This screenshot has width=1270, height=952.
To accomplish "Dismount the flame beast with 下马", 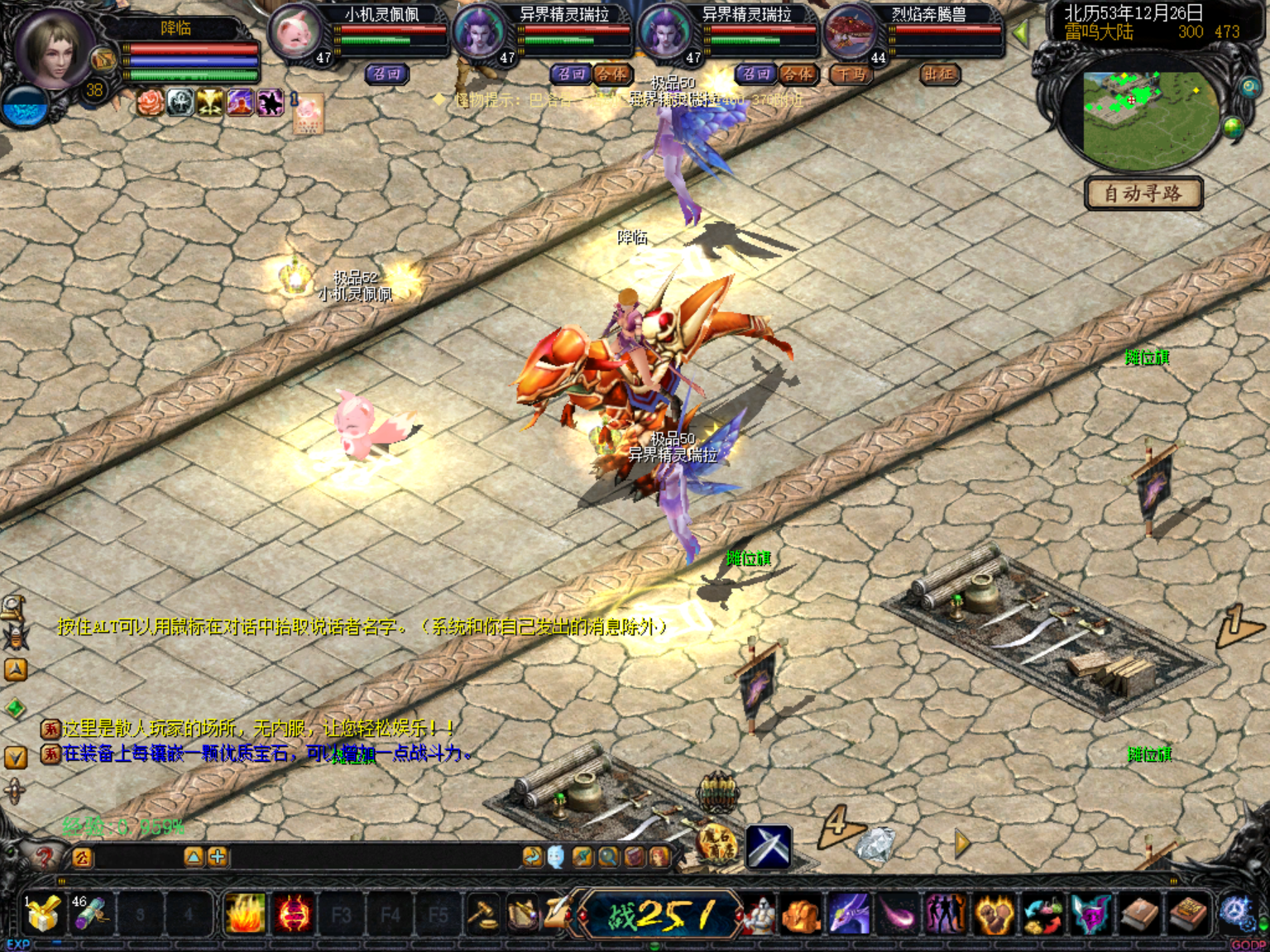I will click(850, 74).
